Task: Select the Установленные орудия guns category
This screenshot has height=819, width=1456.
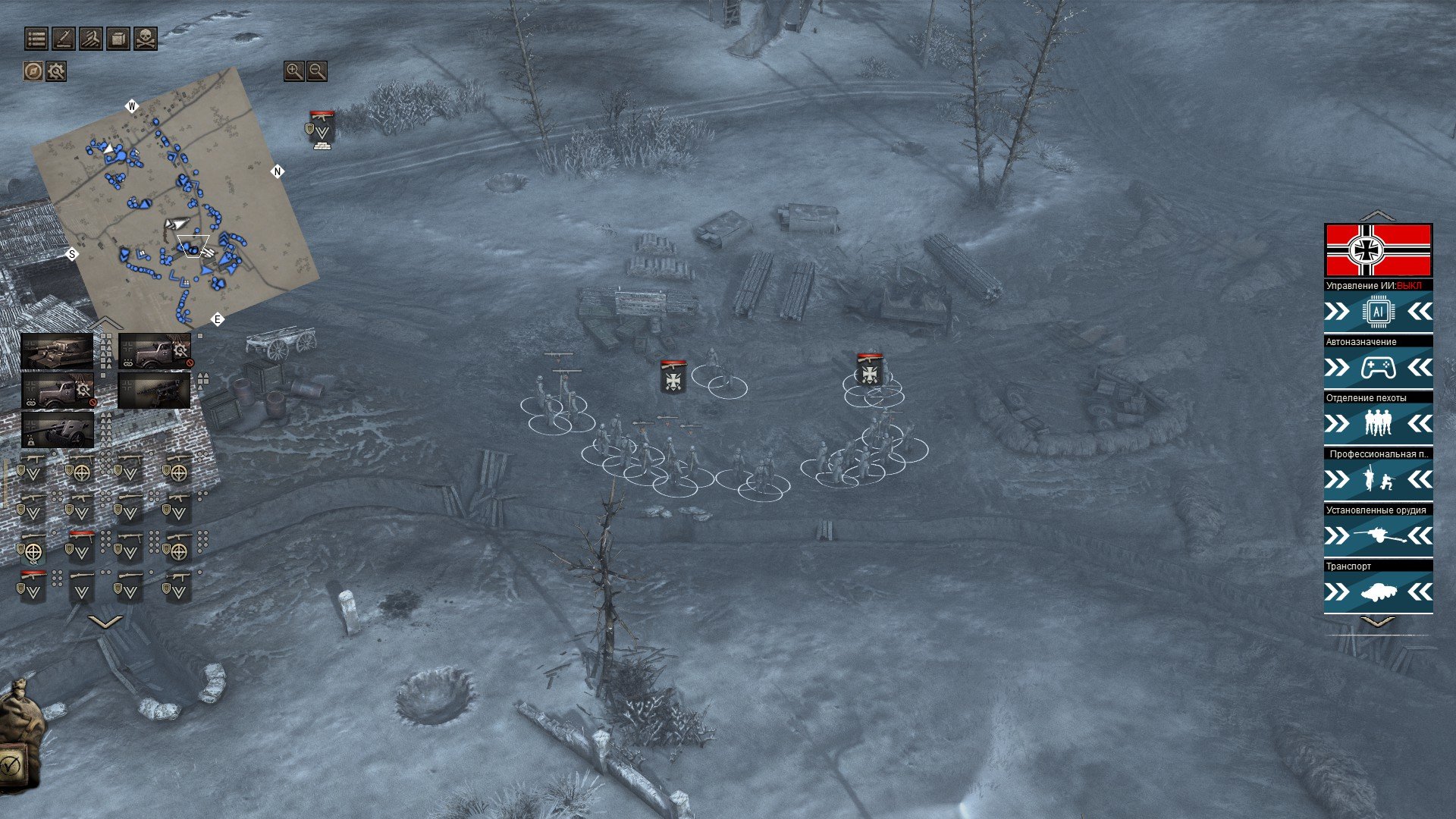Action: click(x=1378, y=535)
